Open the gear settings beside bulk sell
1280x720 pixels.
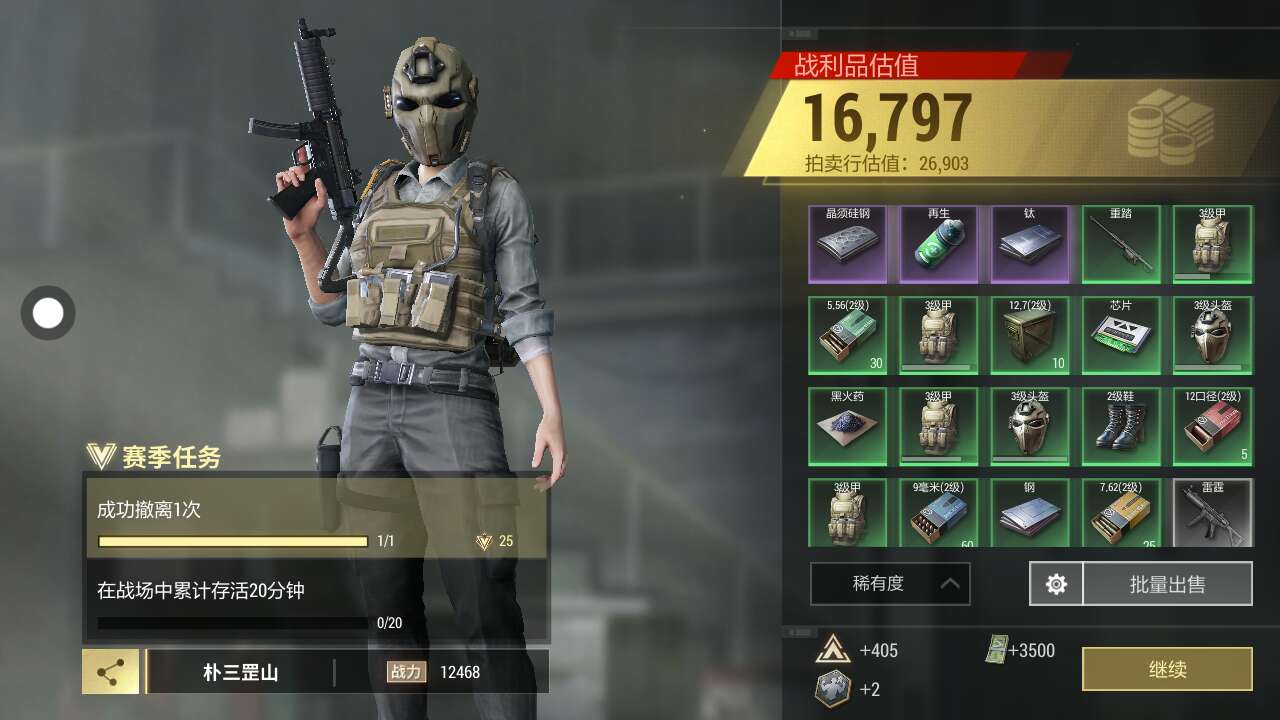coord(1056,584)
